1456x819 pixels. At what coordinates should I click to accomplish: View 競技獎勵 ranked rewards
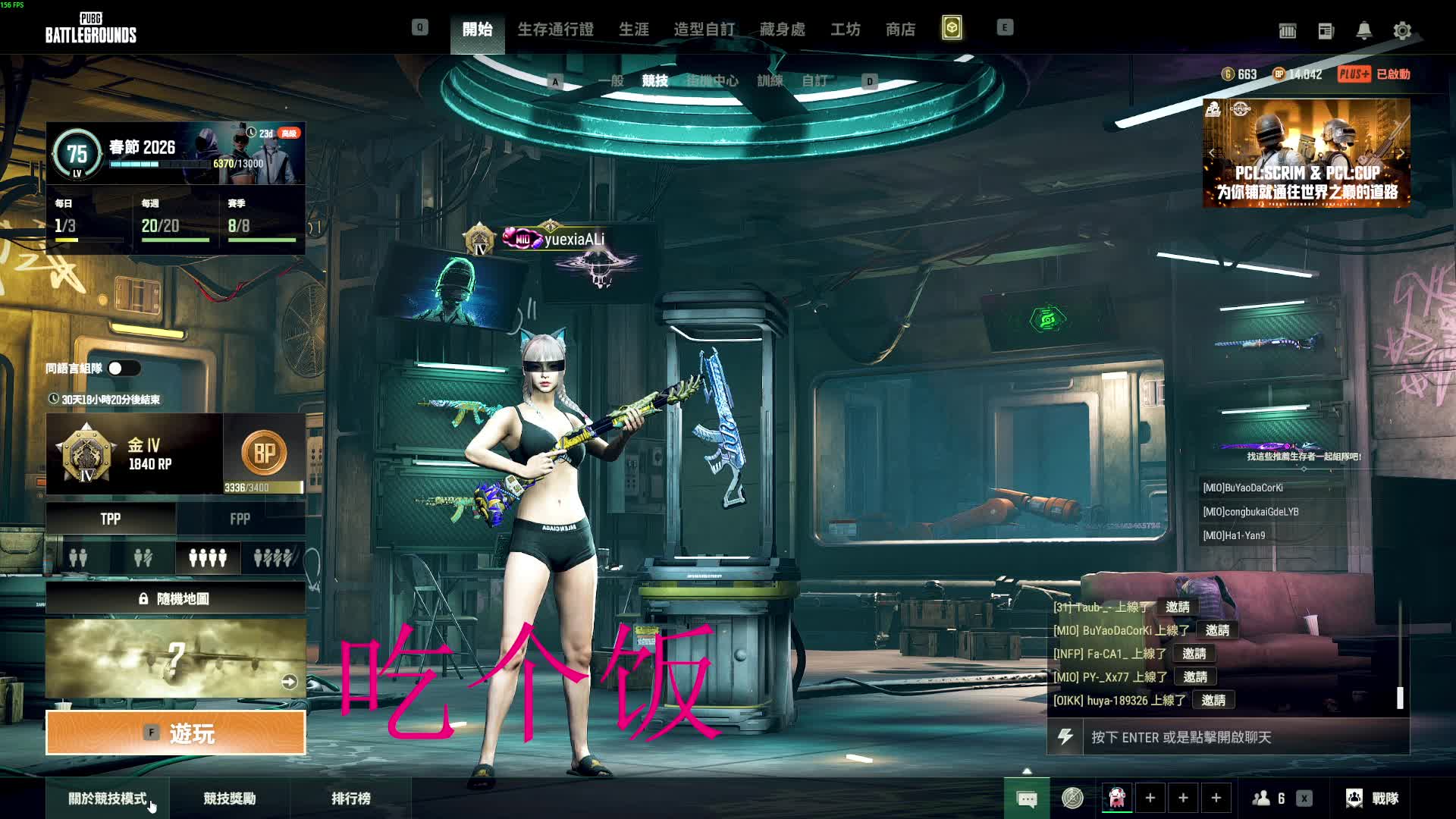click(230, 799)
